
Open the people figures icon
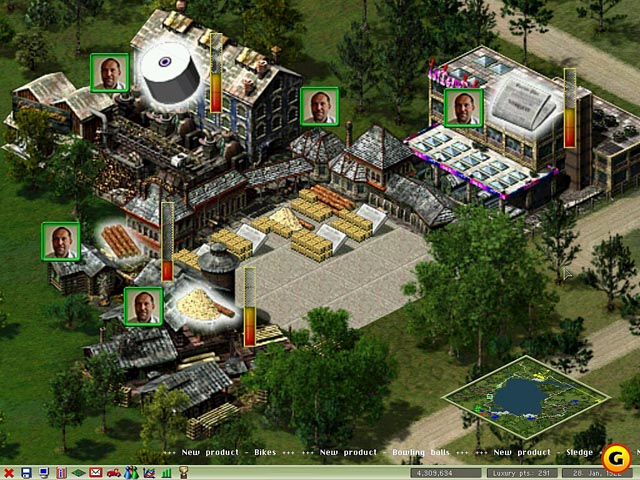point(131,472)
